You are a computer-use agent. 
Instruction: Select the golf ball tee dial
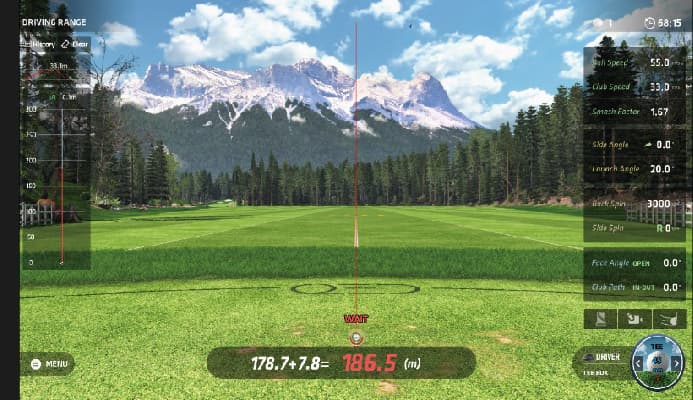pyautogui.click(x=658, y=360)
